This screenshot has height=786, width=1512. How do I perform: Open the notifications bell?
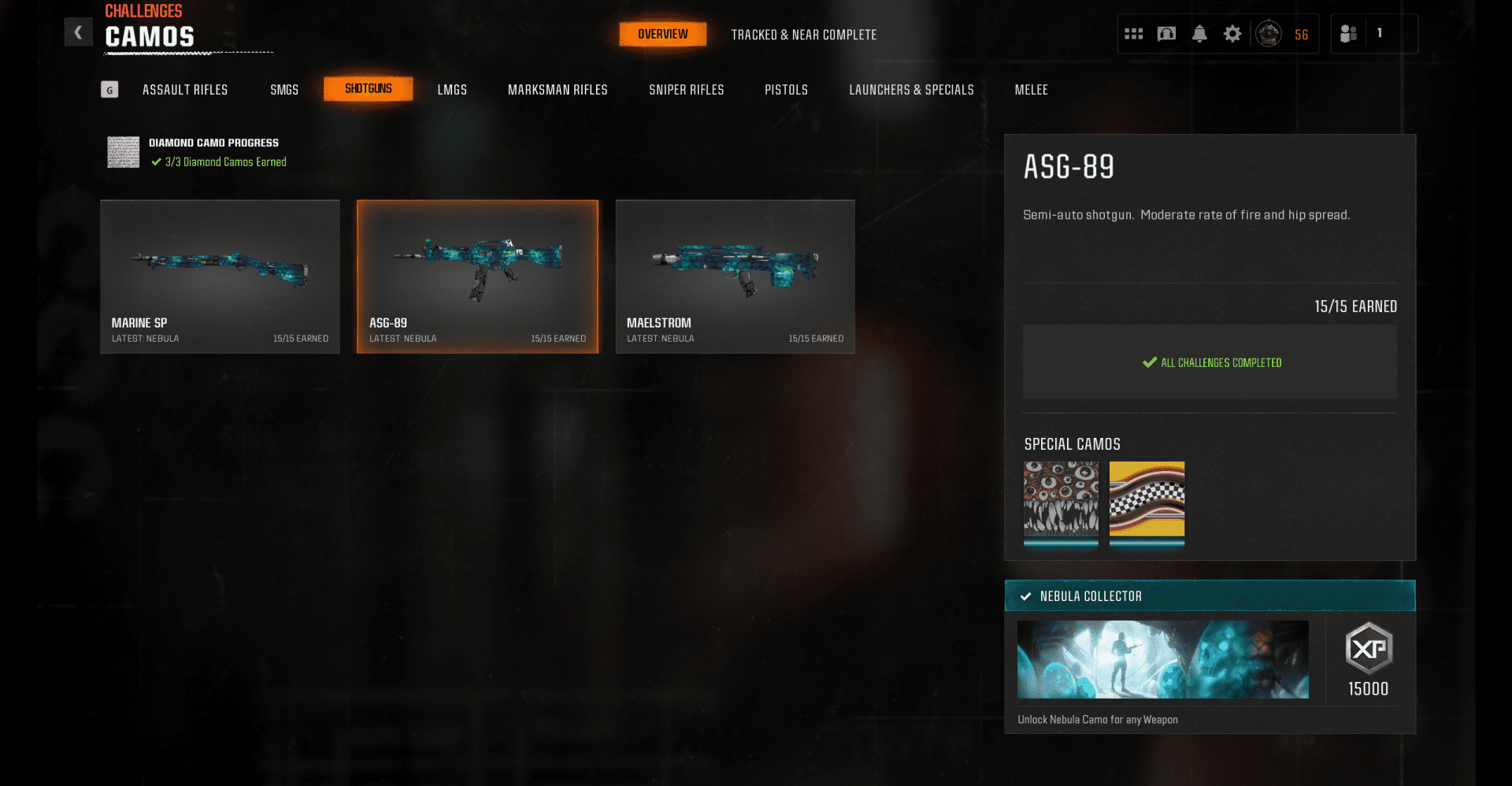click(1199, 34)
